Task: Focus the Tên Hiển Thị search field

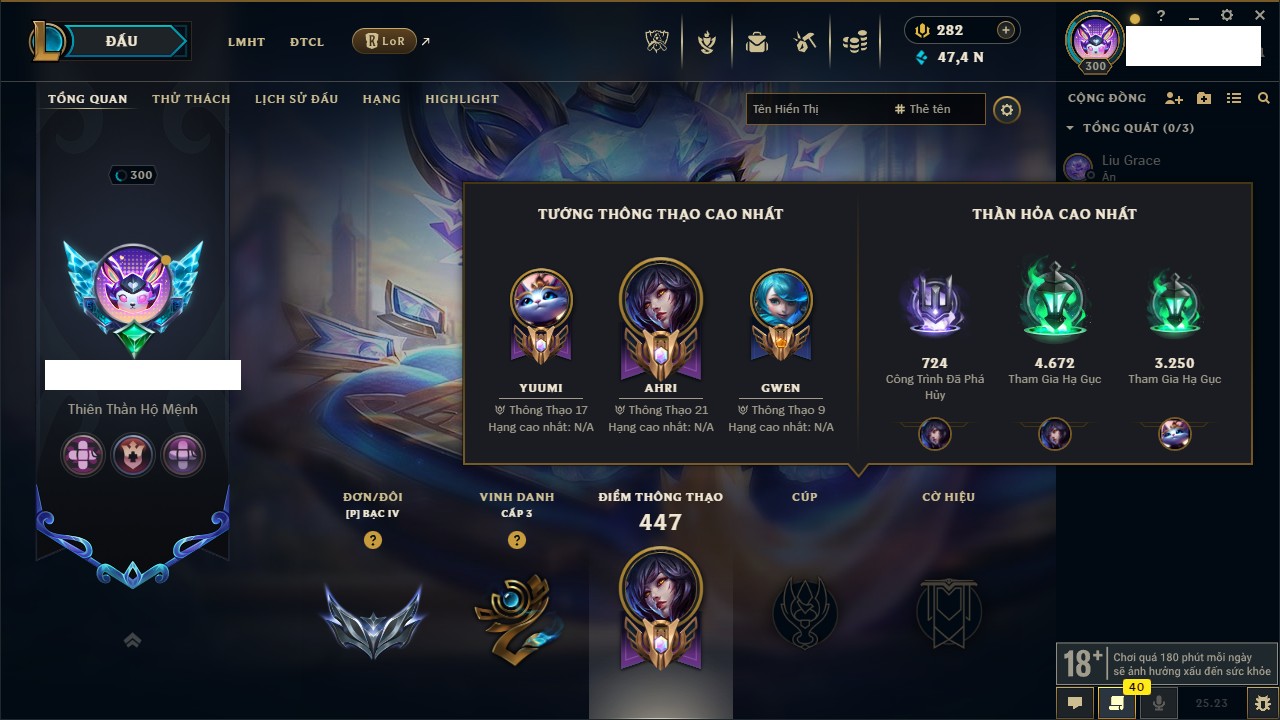Action: coord(815,109)
